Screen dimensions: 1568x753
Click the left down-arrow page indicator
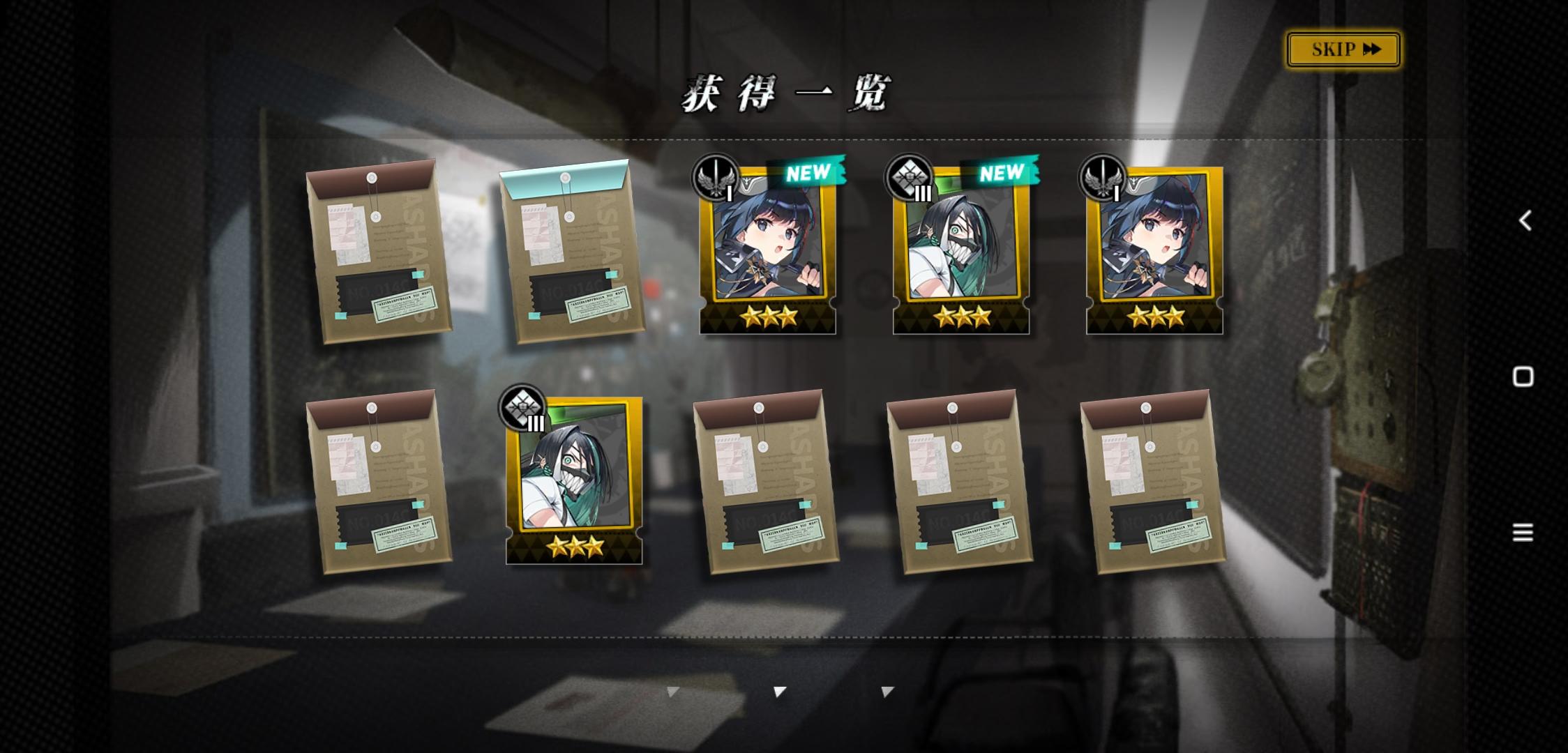point(672,690)
